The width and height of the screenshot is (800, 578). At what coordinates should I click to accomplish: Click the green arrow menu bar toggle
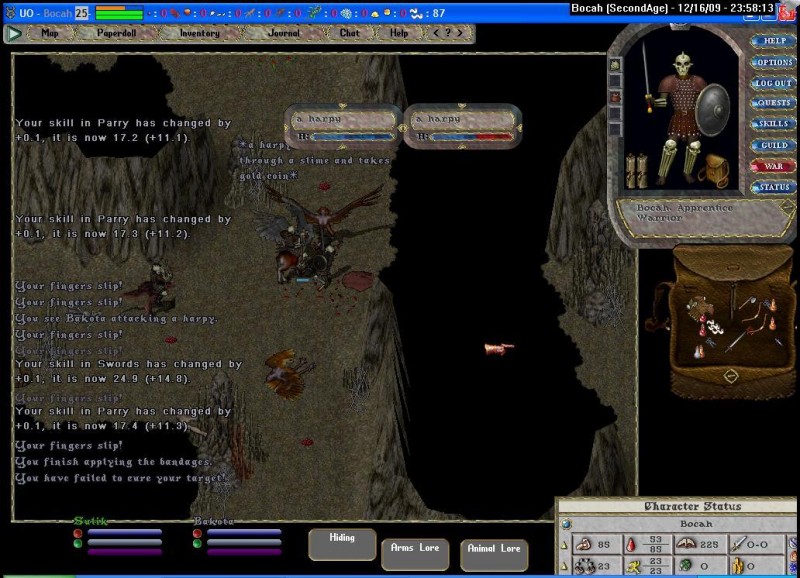tap(14, 33)
